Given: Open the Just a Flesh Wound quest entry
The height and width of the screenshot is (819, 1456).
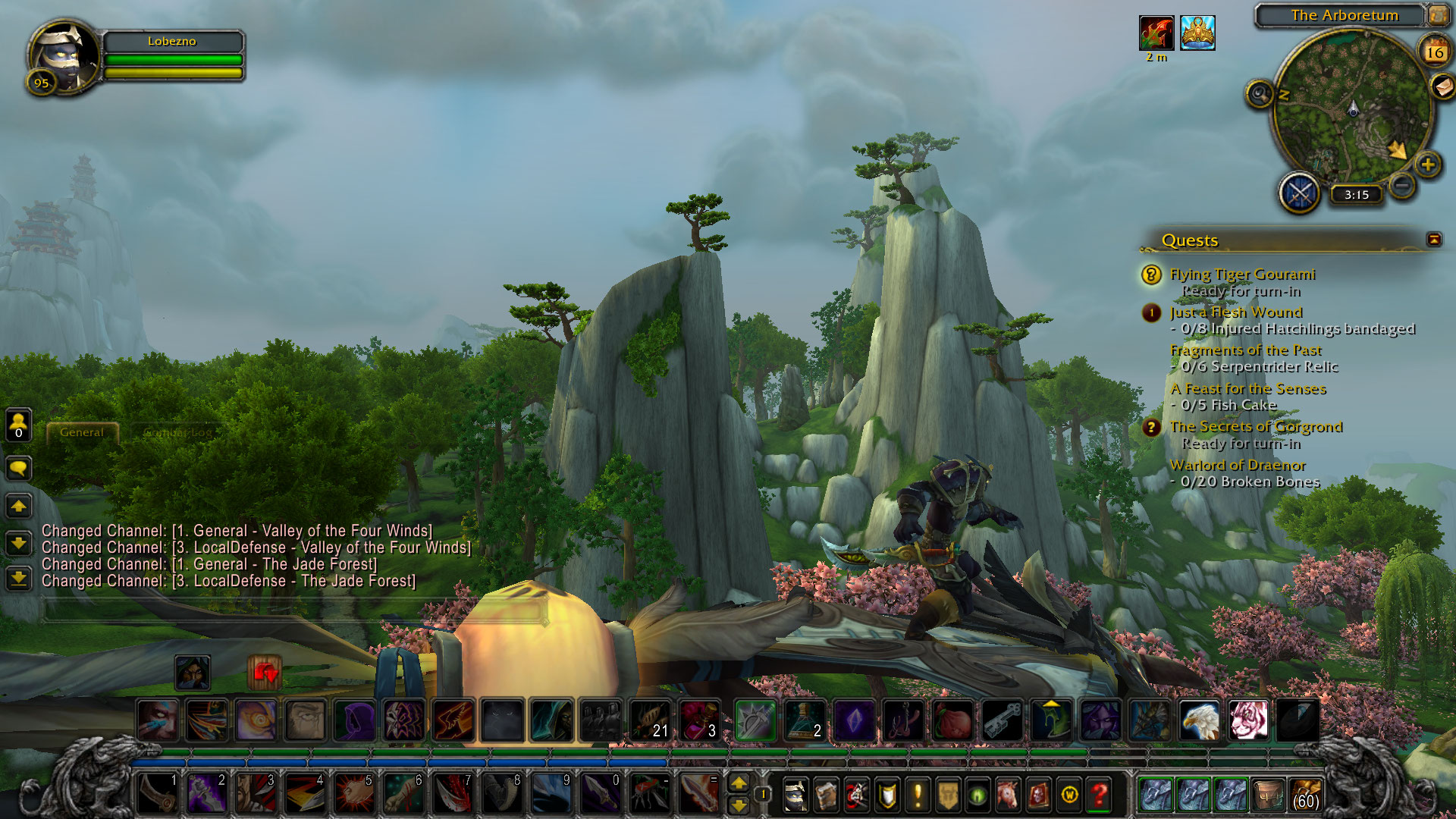Looking at the screenshot, I should click(1235, 312).
